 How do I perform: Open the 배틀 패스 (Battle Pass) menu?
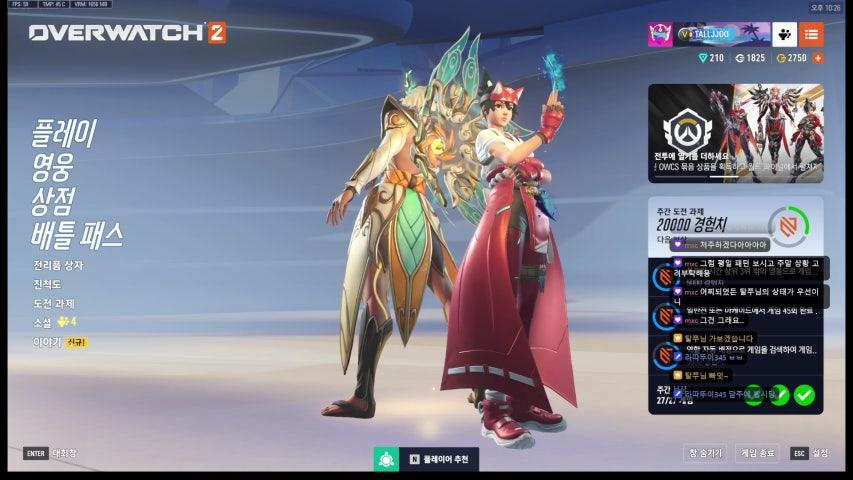pyautogui.click(x=77, y=234)
